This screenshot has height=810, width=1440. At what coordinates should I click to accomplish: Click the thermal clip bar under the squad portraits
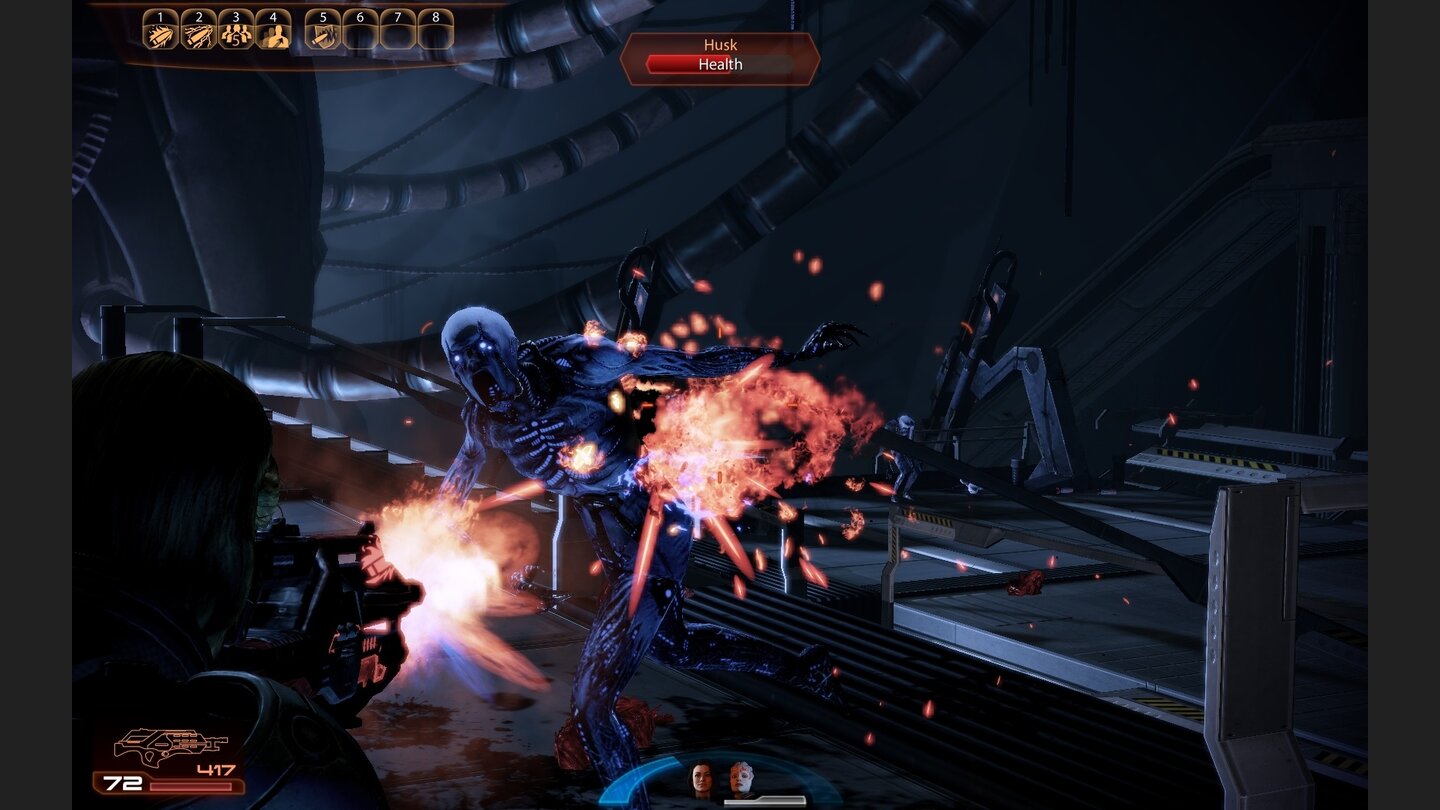coord(765,801)
